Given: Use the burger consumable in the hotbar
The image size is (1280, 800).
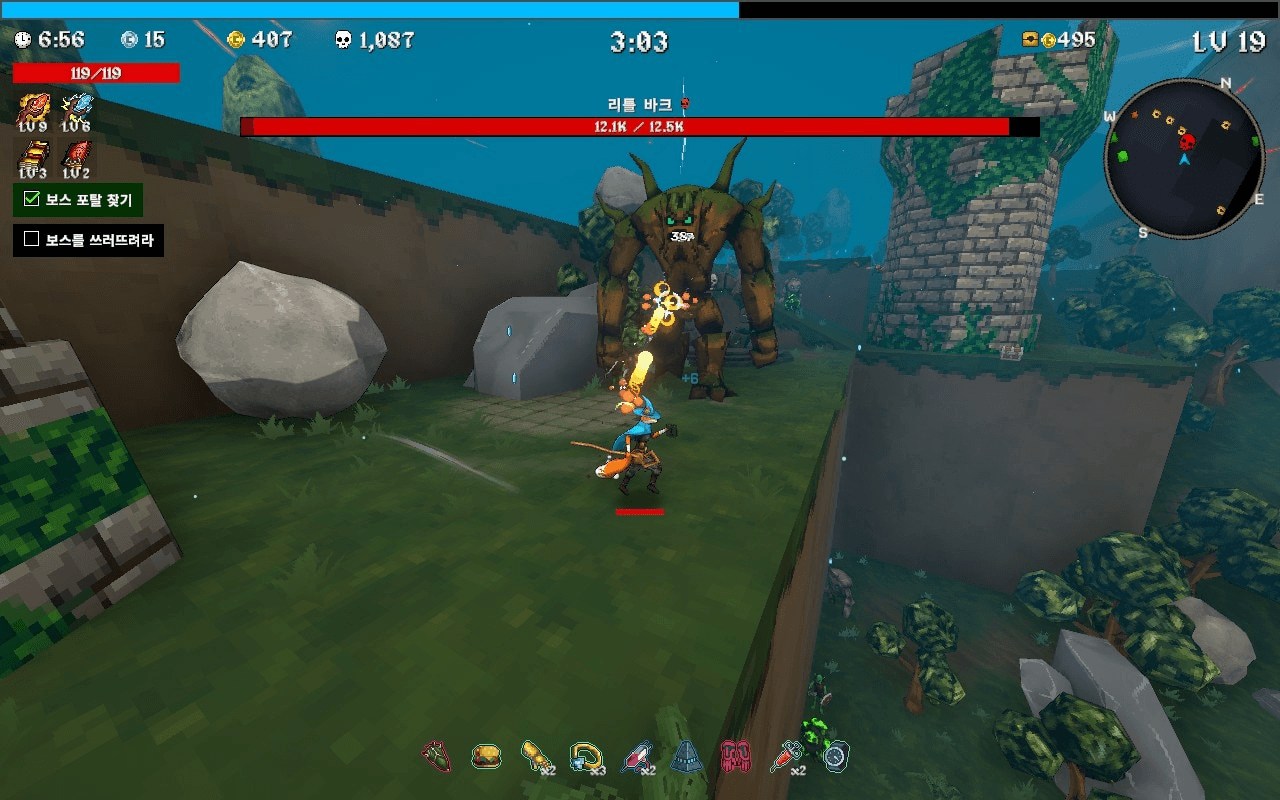Looking at the screenshot, I should point(487,757).
